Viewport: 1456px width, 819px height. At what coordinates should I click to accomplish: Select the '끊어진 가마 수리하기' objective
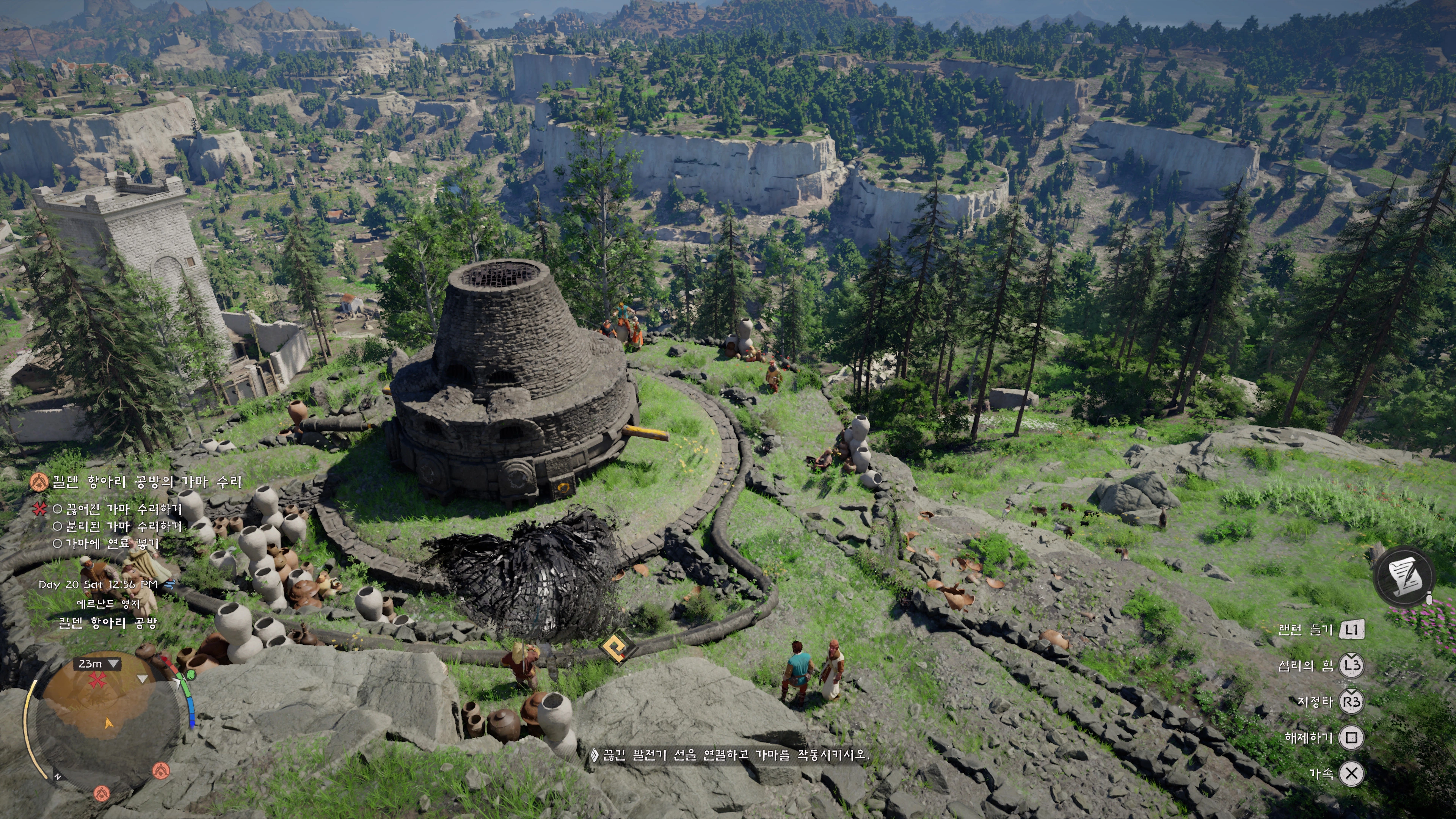point(124,509)
